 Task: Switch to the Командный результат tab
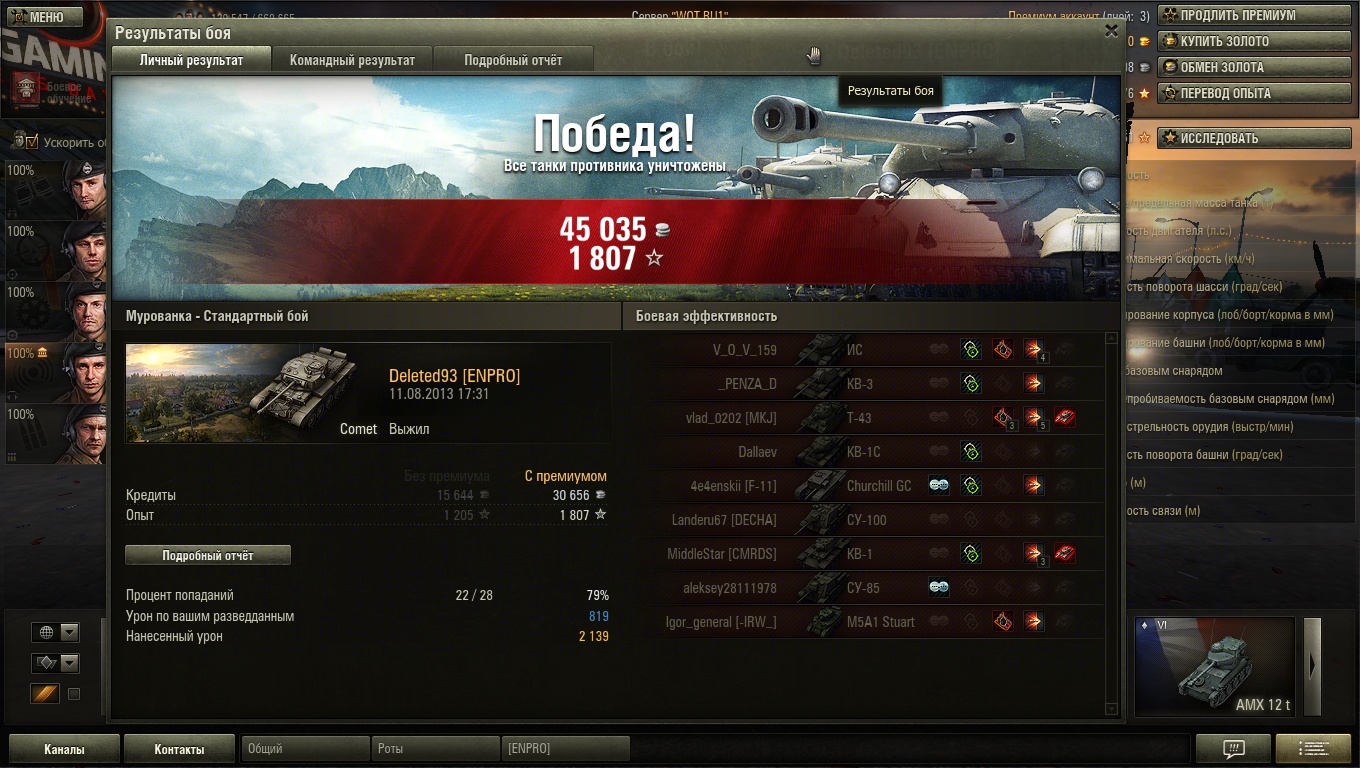coord(352,60)
